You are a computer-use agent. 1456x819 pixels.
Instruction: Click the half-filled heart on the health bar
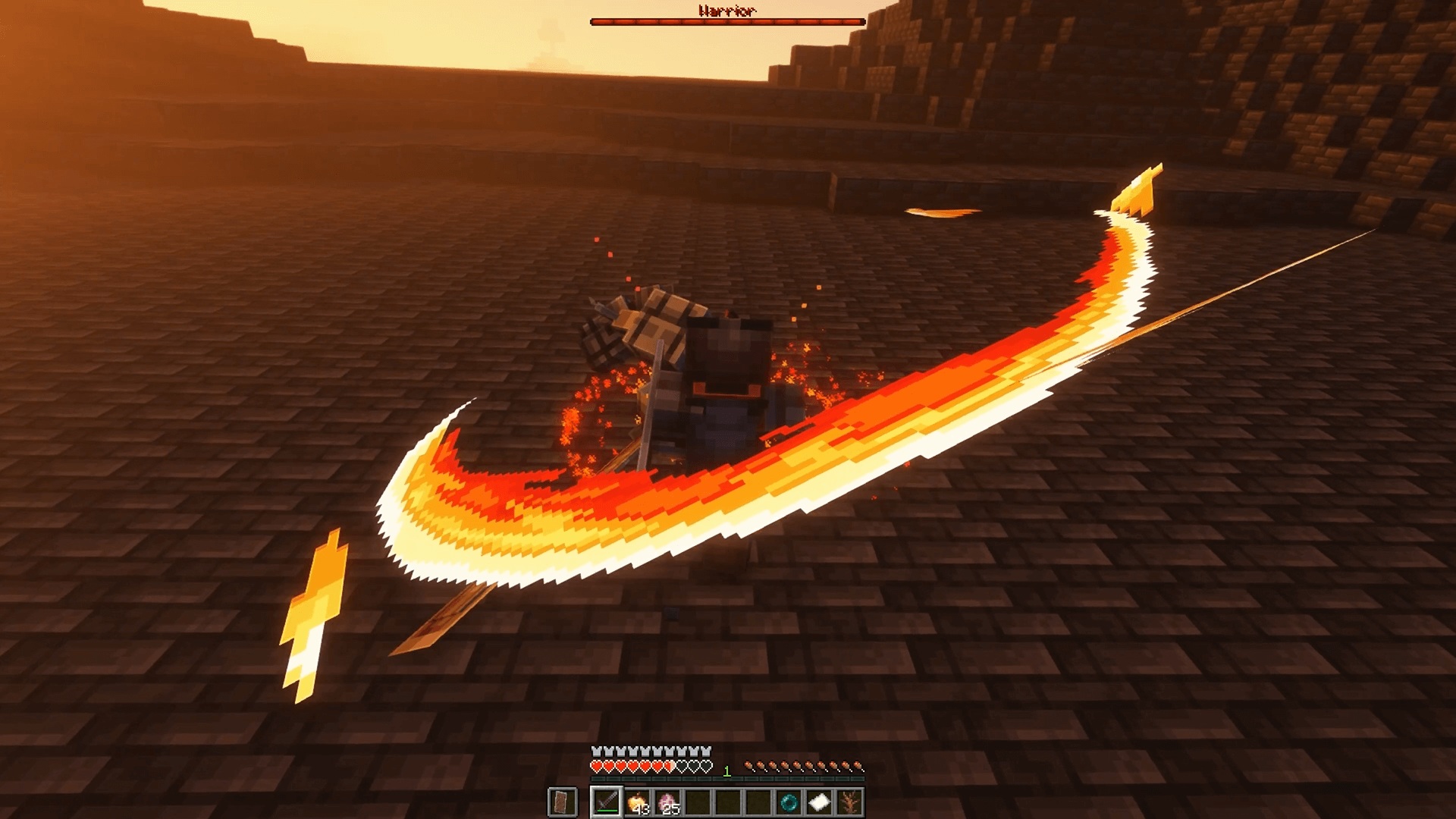pos(669,766)
